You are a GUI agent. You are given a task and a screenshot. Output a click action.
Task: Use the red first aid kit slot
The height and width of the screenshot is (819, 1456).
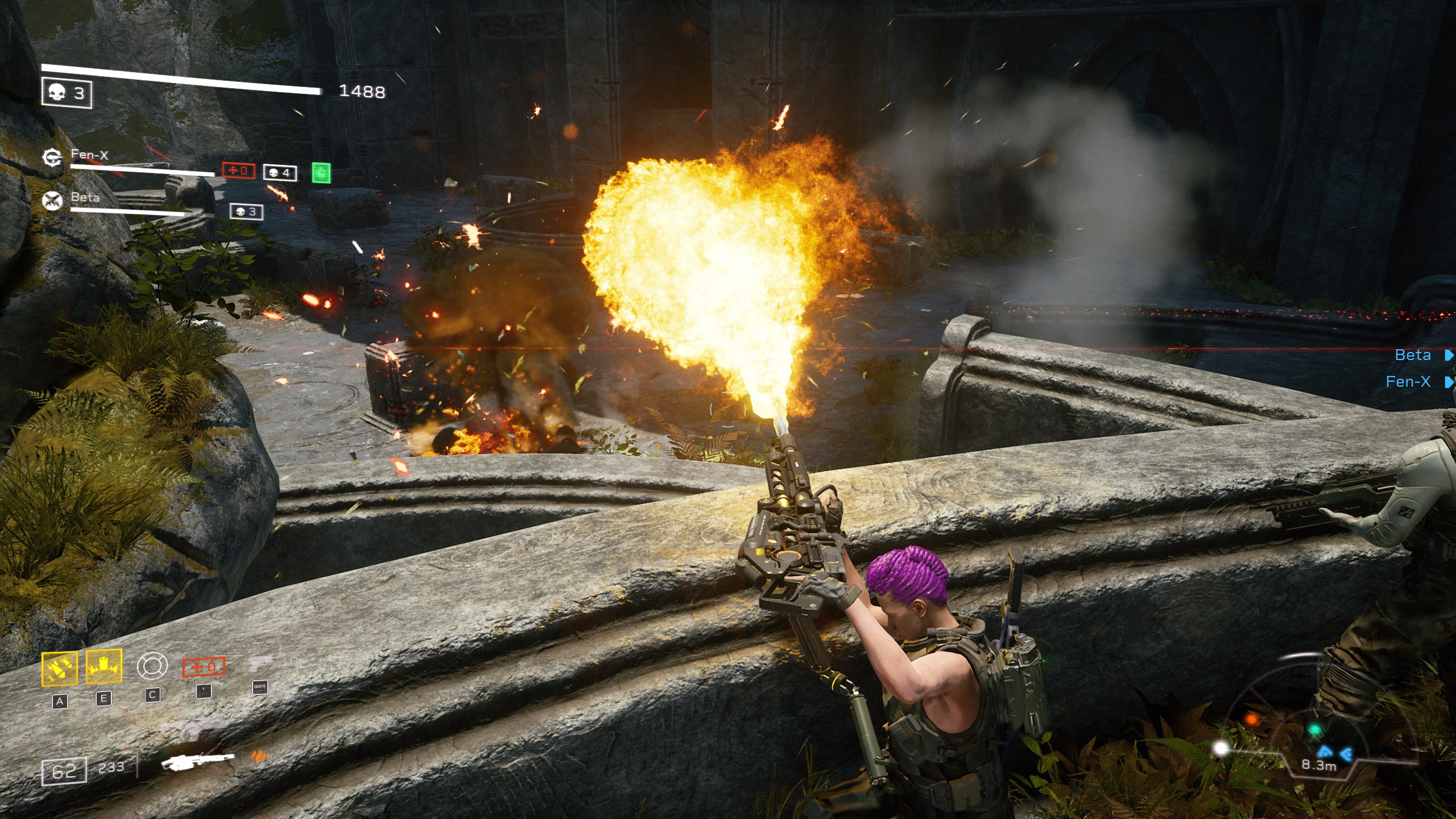click(x=204, y=667)
